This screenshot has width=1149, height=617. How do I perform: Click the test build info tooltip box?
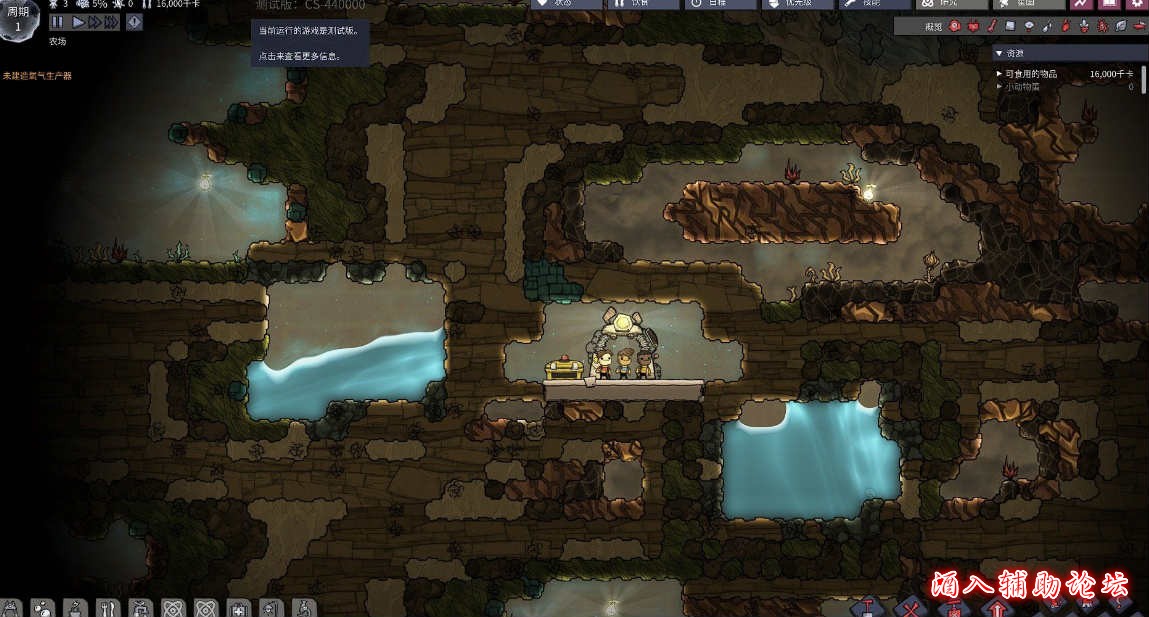(309, 43)
